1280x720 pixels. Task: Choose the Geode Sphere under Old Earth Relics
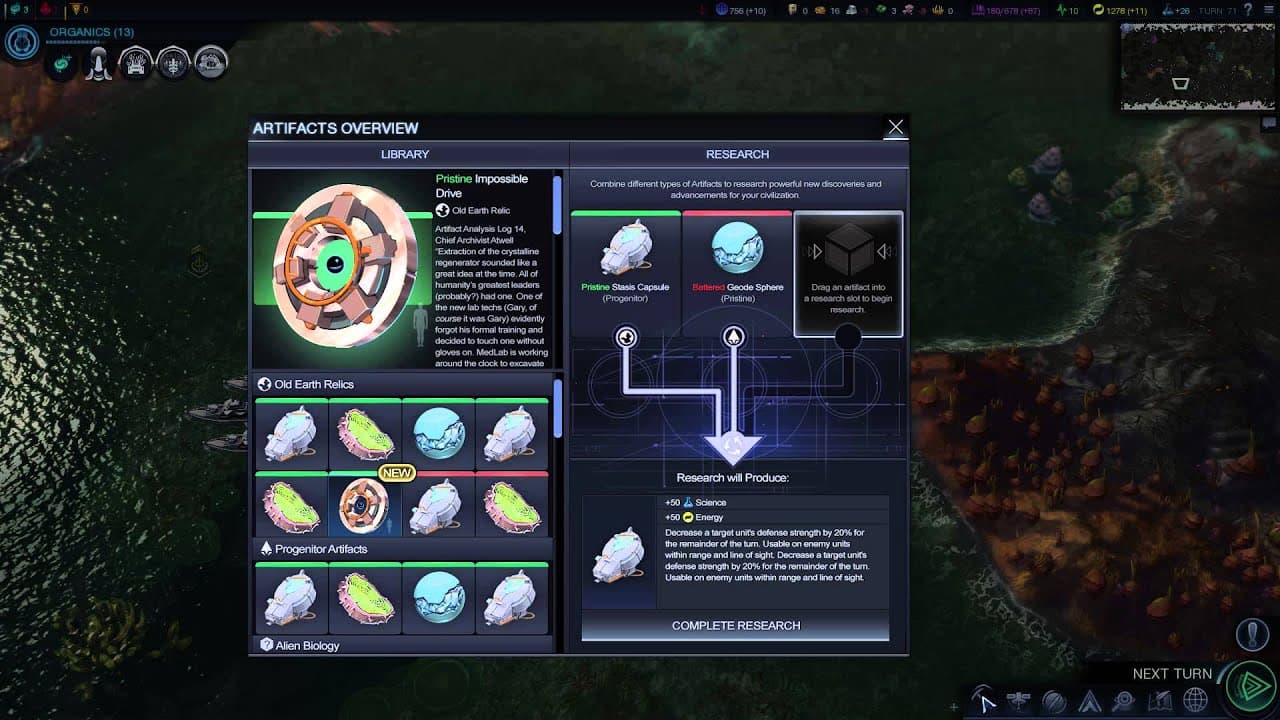coord(439,434)
